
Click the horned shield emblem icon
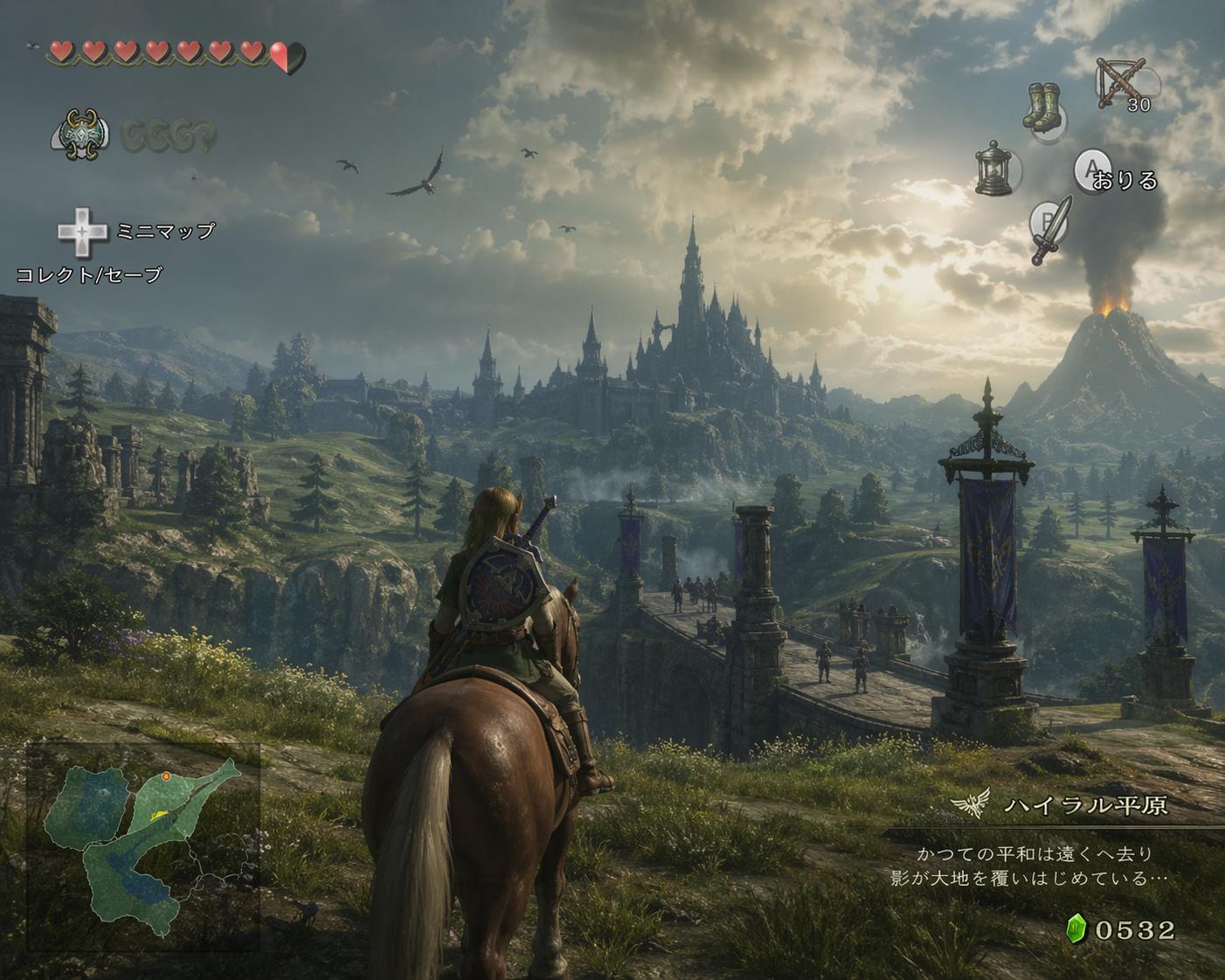(x=80, y=135)
